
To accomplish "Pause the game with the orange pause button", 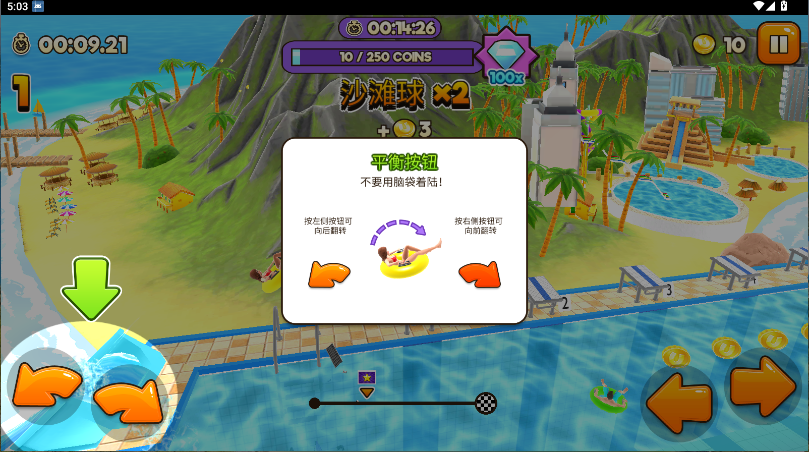I will [778, 45].
